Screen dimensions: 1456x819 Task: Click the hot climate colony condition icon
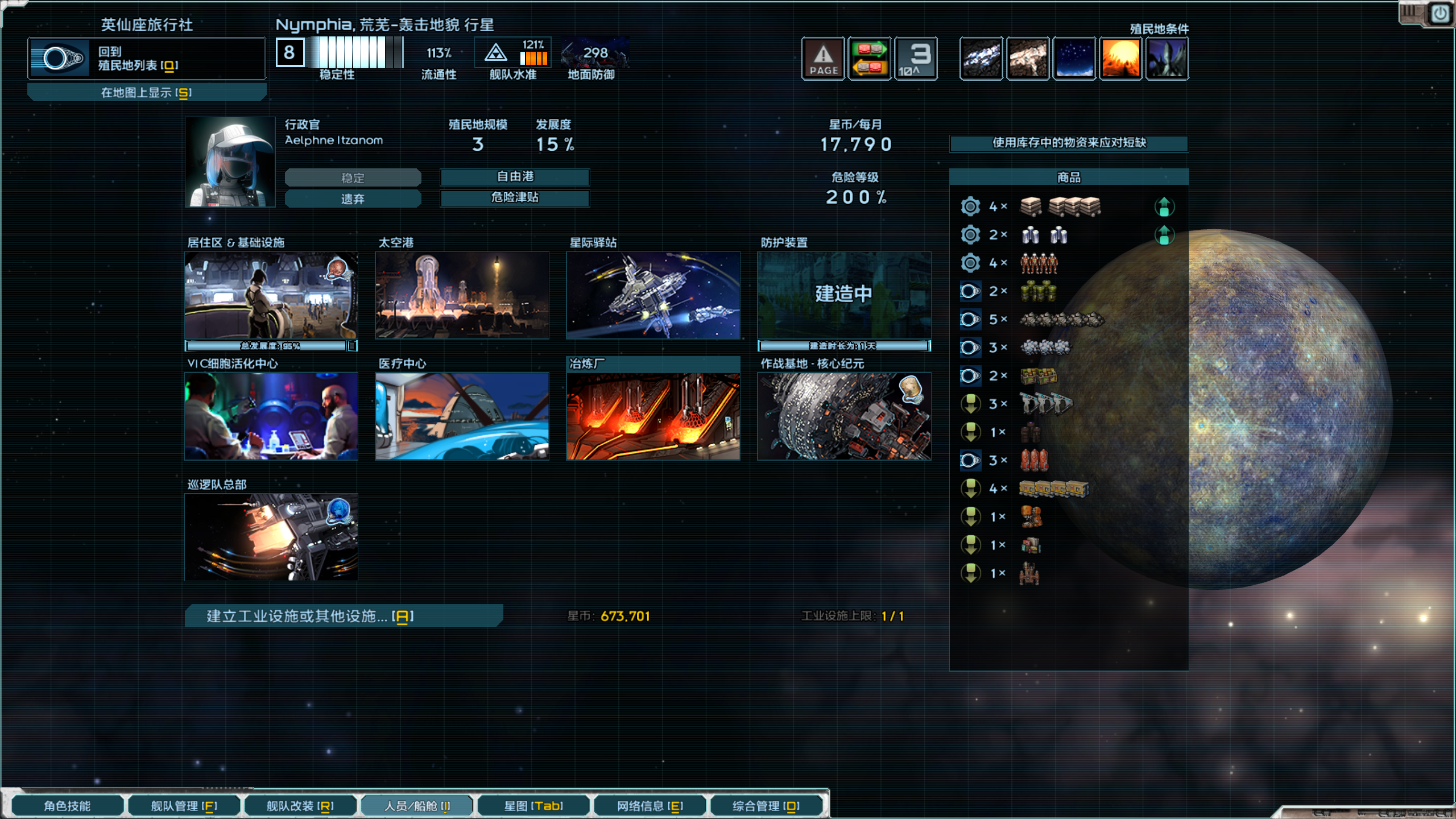[1120, 58]
